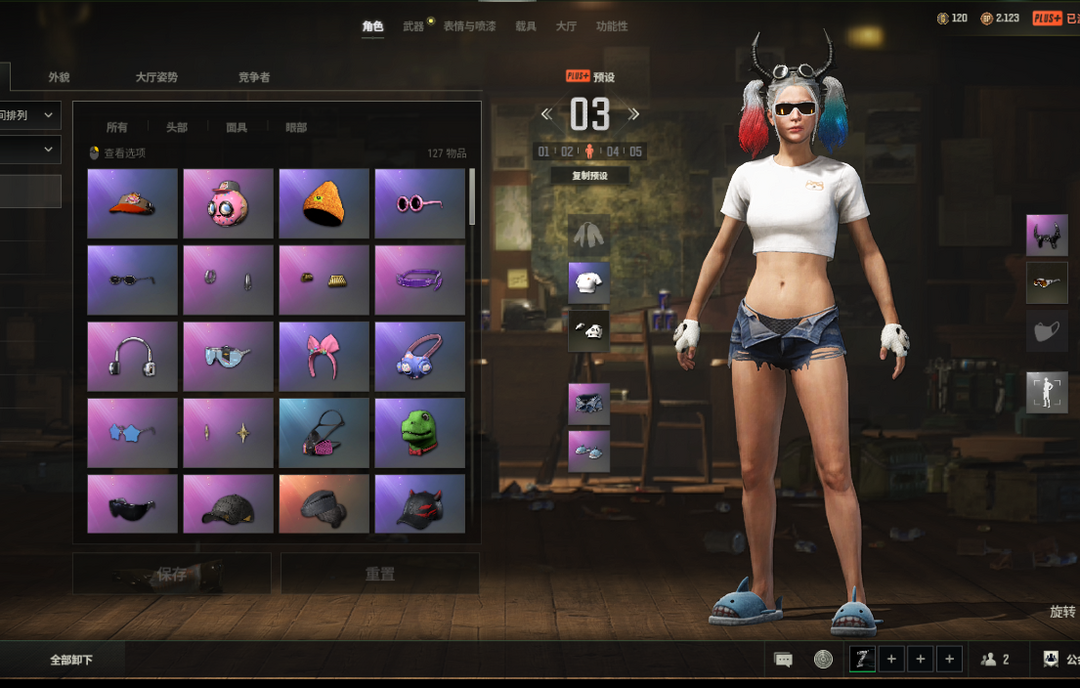Open the 表情与喷漆 tab

pyautogui.click(x=469, y=26)
